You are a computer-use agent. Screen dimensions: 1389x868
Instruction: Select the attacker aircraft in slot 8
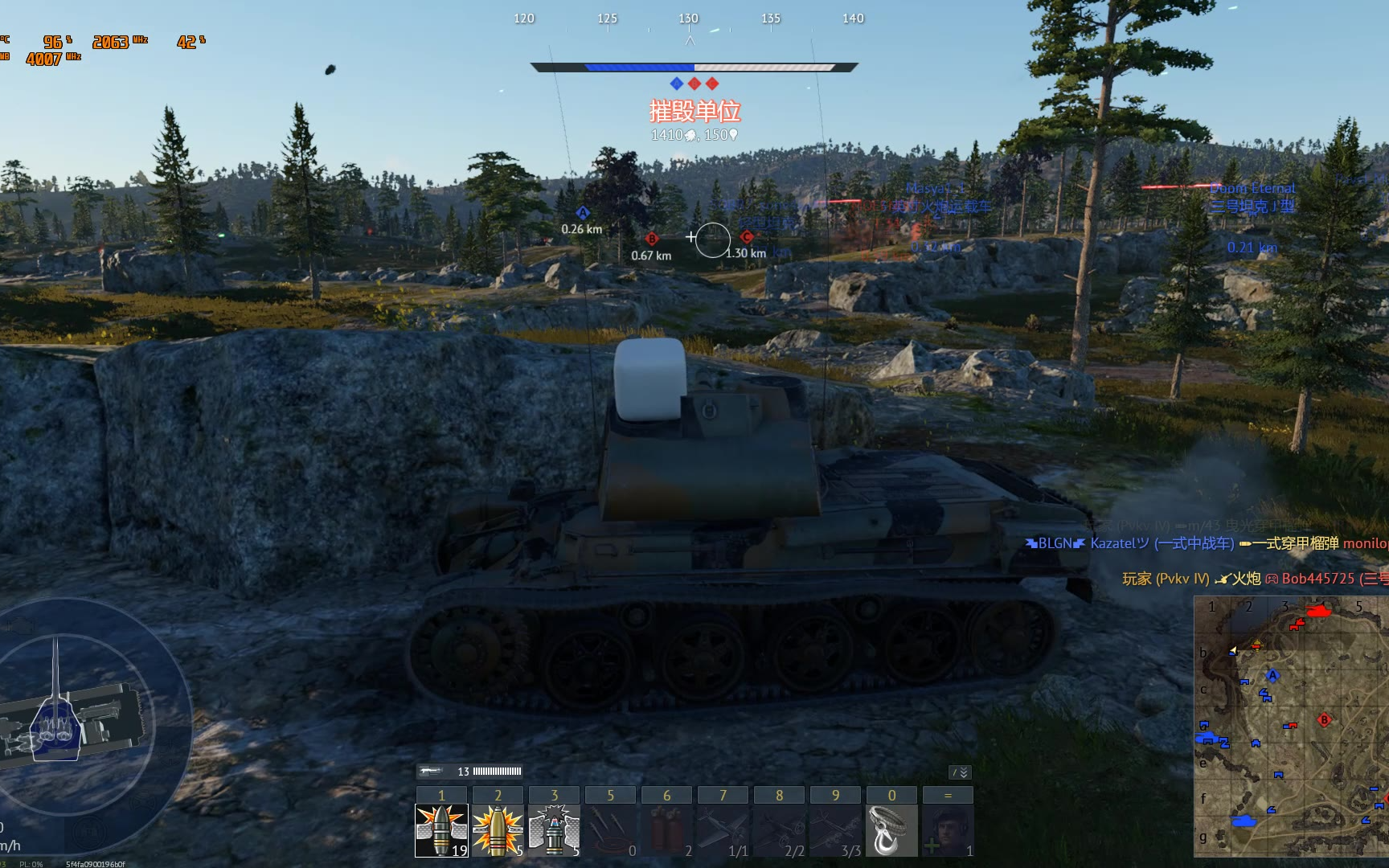pos(779,830)
